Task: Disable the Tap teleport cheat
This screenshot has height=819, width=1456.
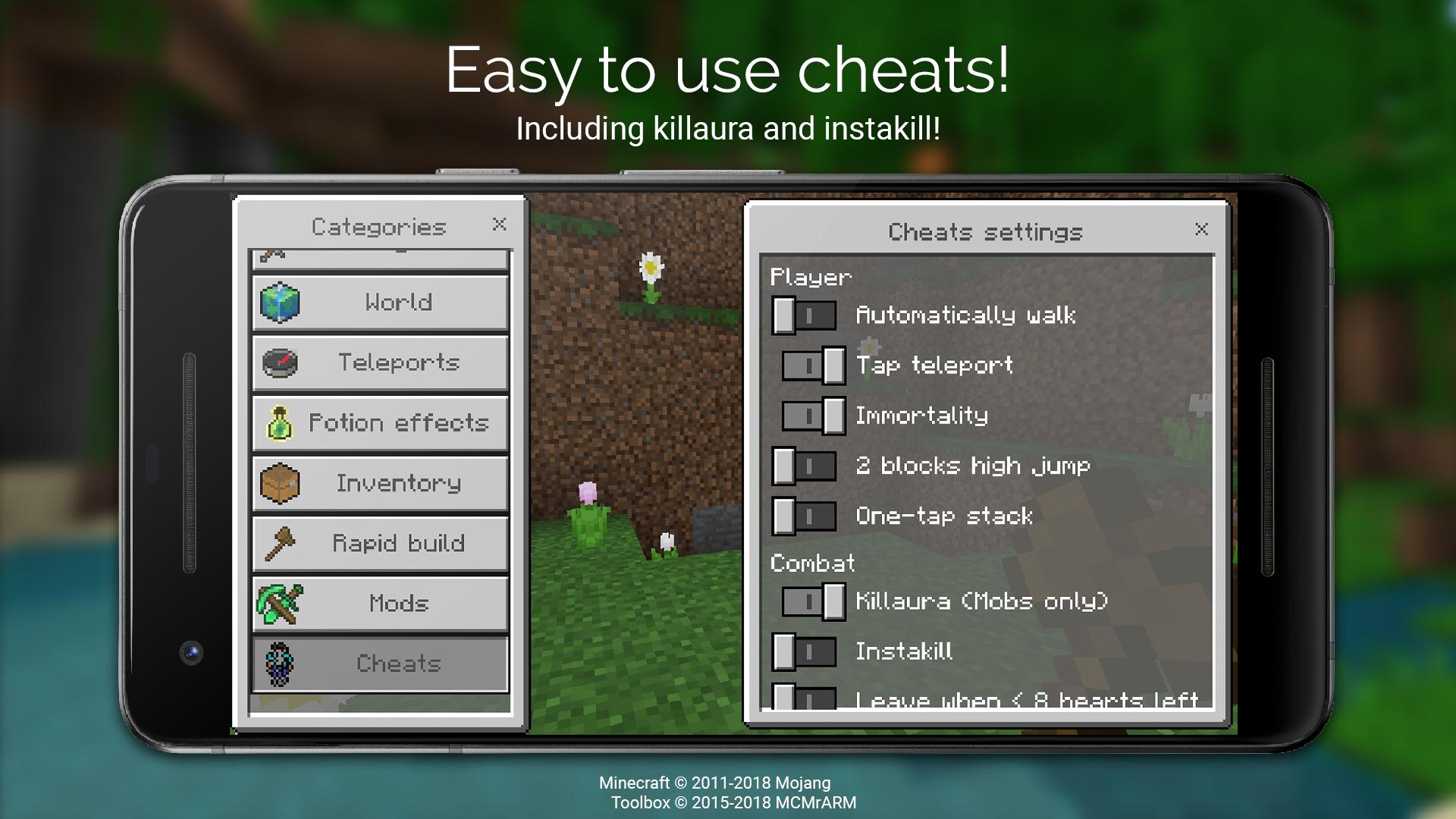Action: coord(811,366)
